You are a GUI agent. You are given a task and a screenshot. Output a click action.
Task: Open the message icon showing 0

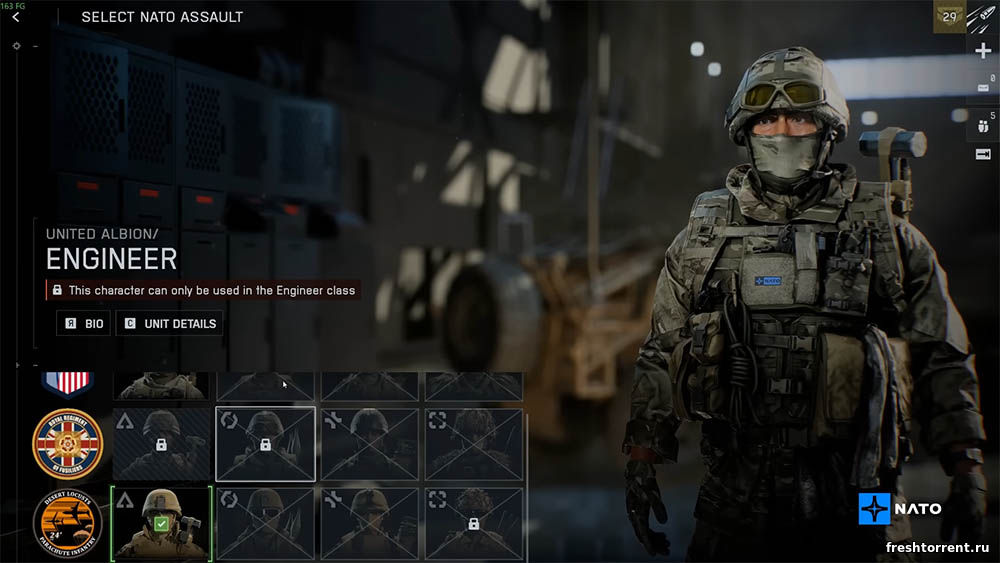pyautogui.click(x=982, y=88)
